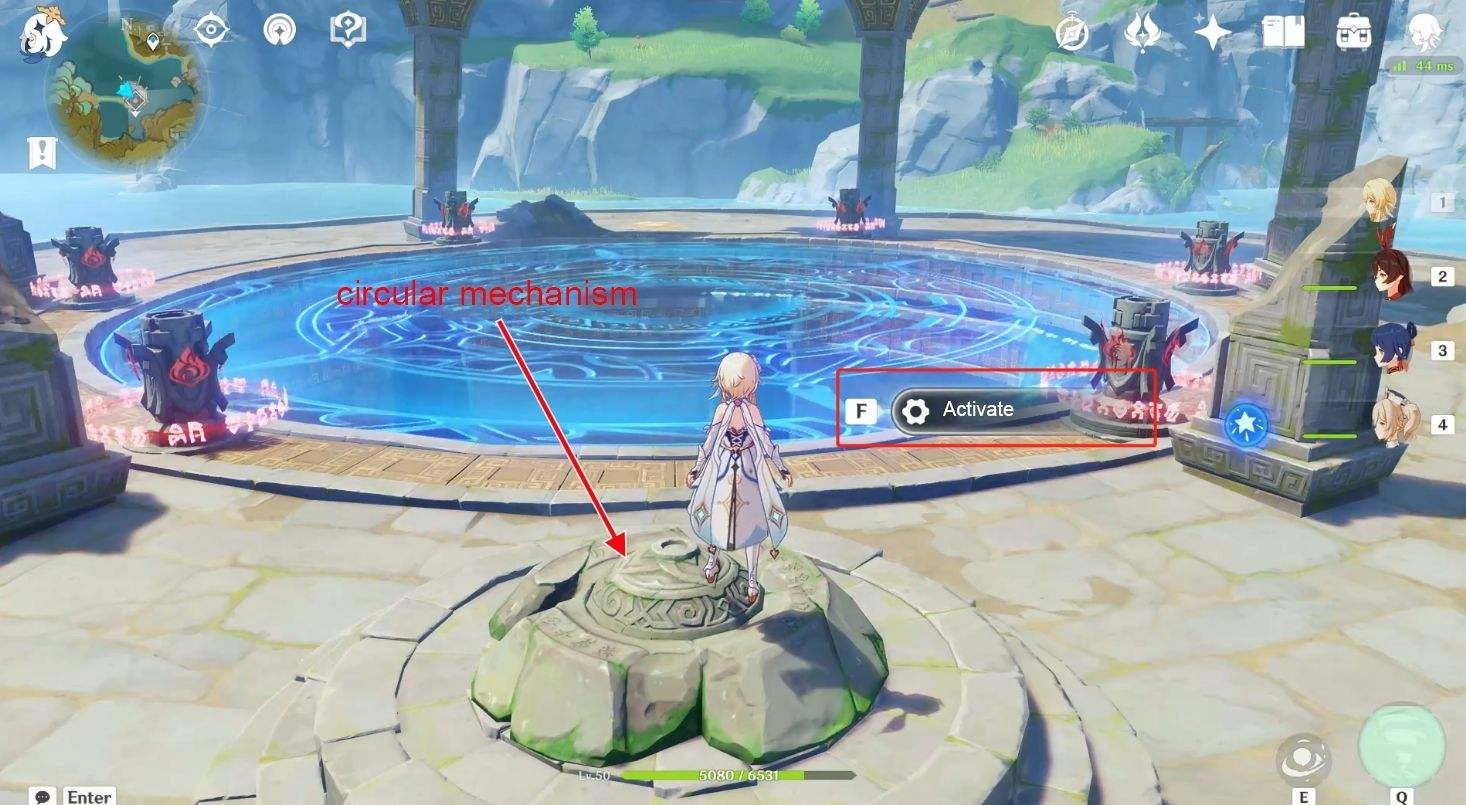Open the events overview icon
The image size is (1466, 805).
click(x=278, y=31)
